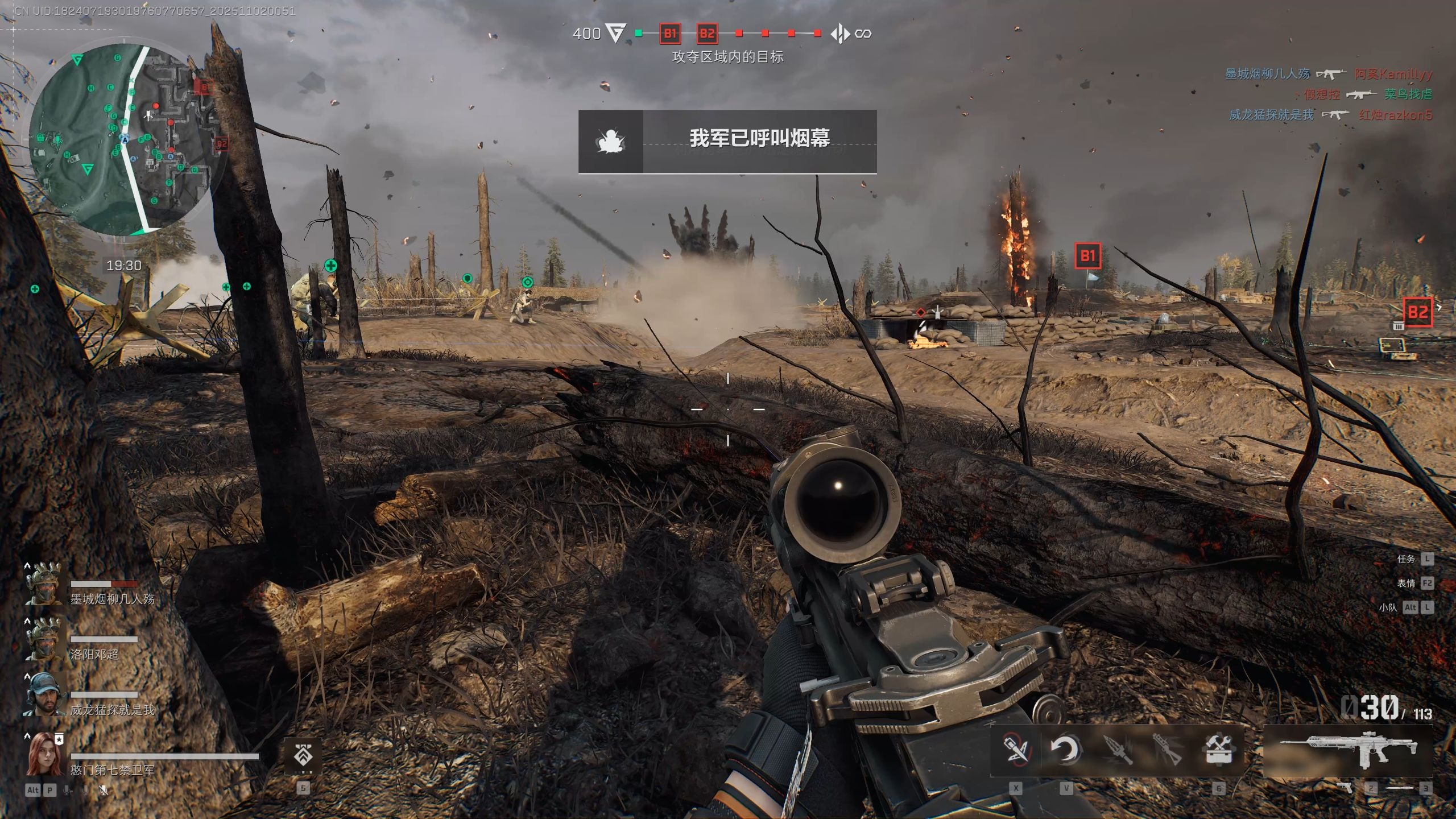Click the top kill feed entry
Viewport: 1456px width, 819px height.
[x=1328, y=74]
